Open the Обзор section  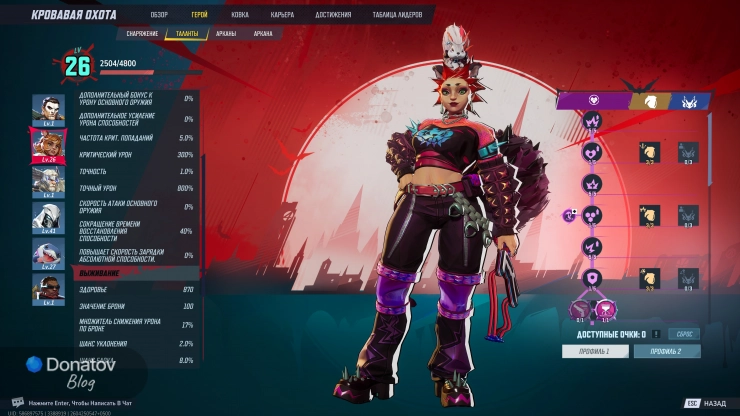pos(159,15)
